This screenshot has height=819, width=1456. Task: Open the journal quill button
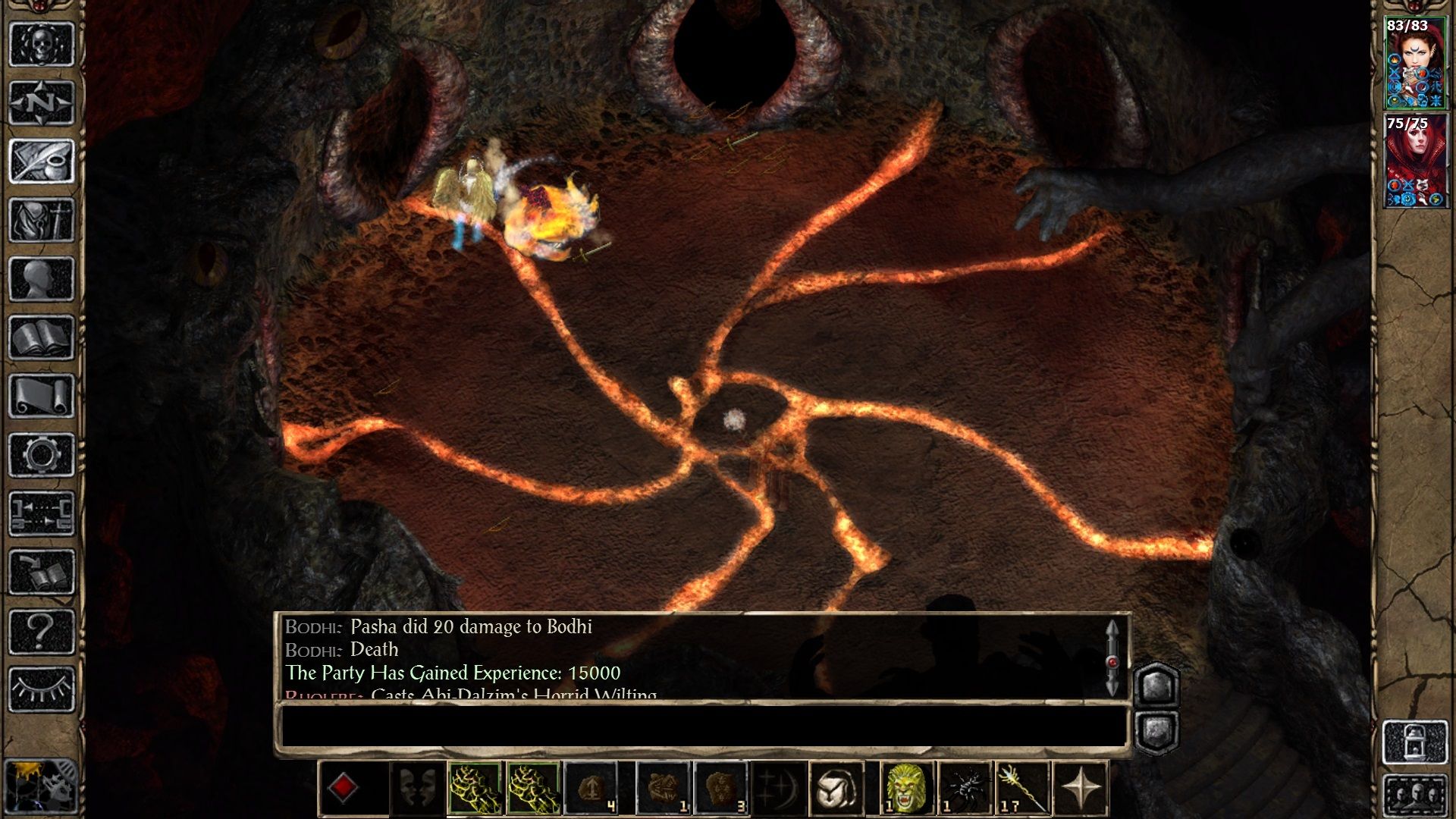41,161
